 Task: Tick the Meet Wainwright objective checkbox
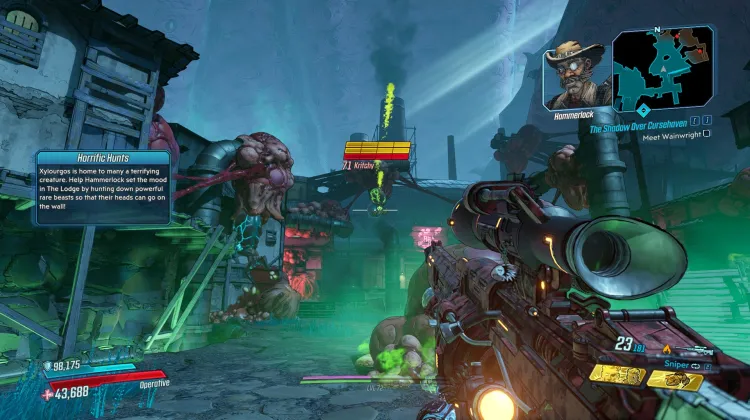click(707, 138)
